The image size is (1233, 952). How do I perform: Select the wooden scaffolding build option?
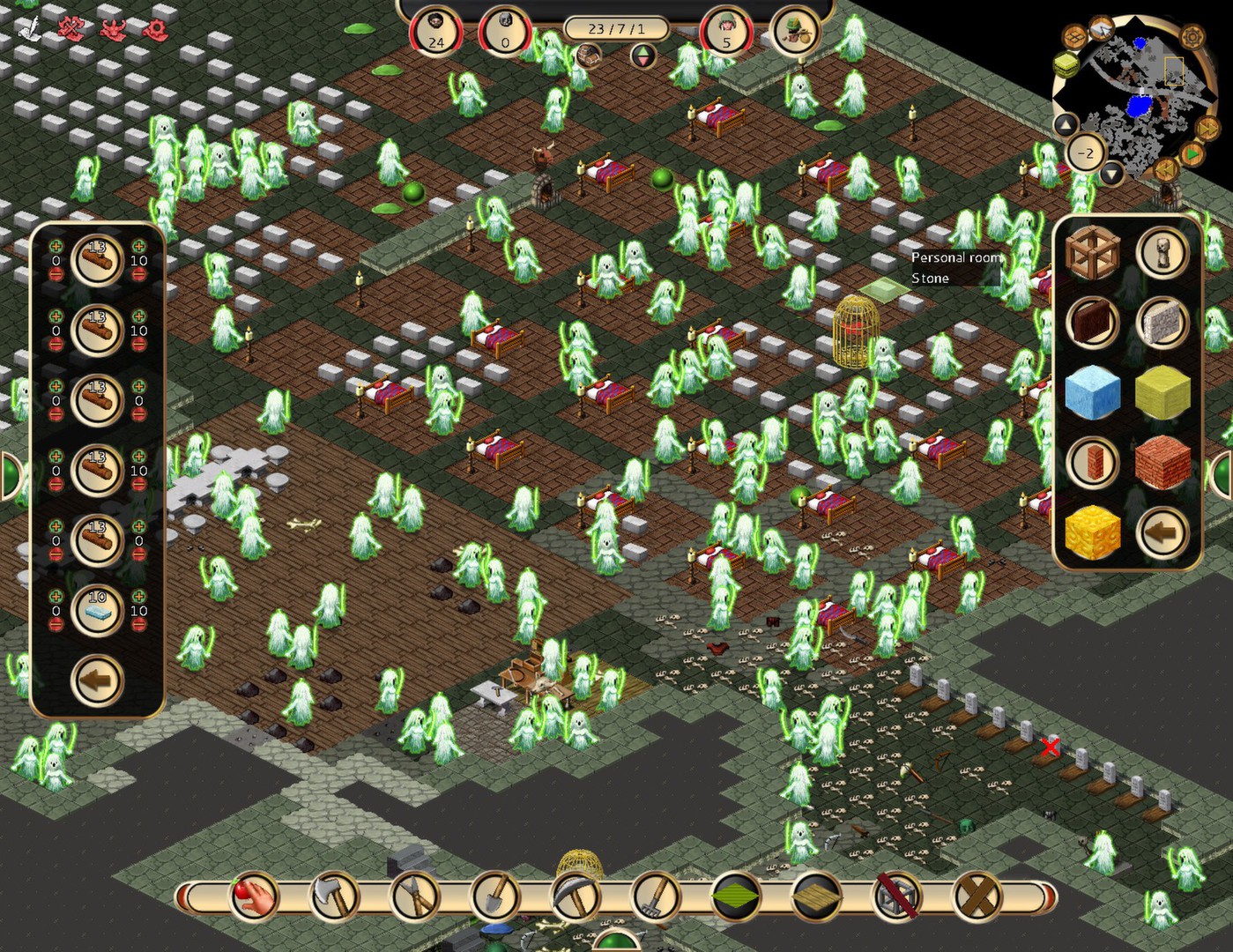[x=1093, y=253]
